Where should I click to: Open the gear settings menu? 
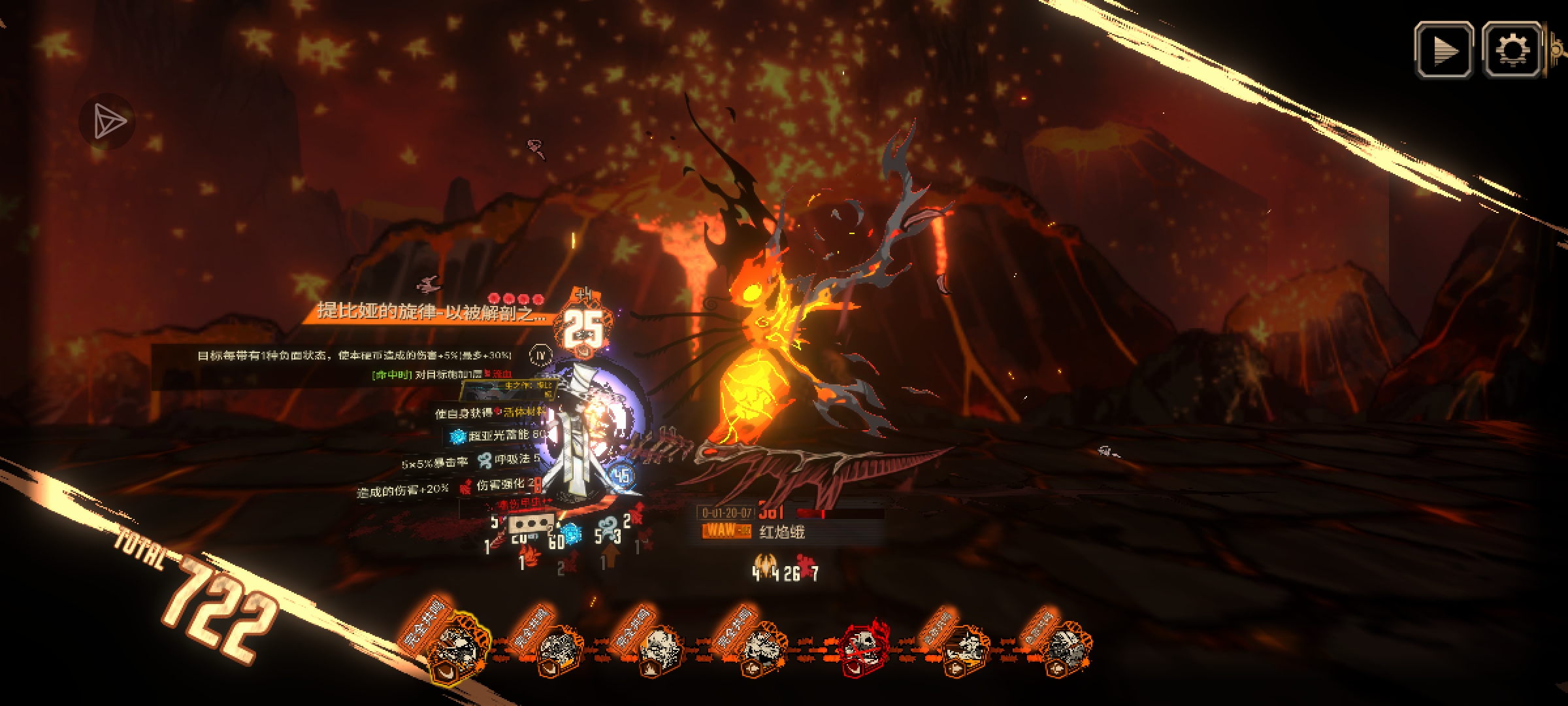[x=1512, y=50]
